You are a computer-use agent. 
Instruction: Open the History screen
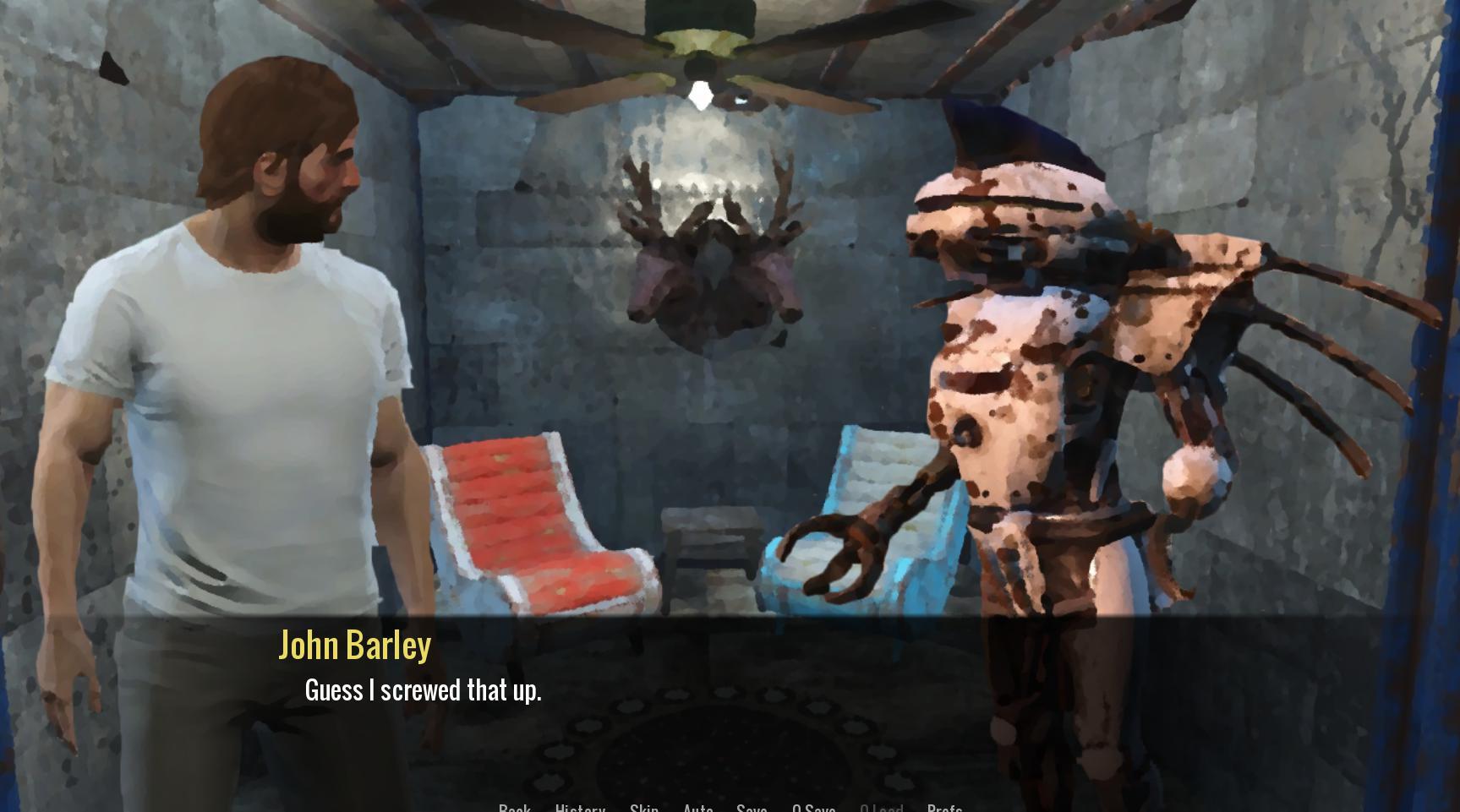coord(580,808)
